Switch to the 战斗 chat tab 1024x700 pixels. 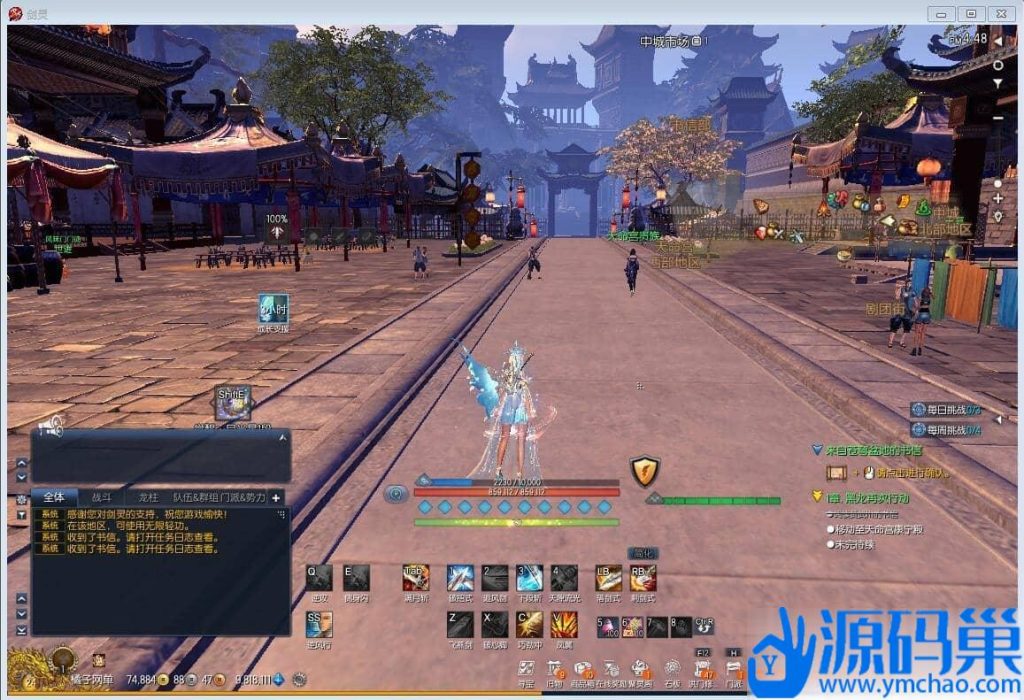point(102,497)
